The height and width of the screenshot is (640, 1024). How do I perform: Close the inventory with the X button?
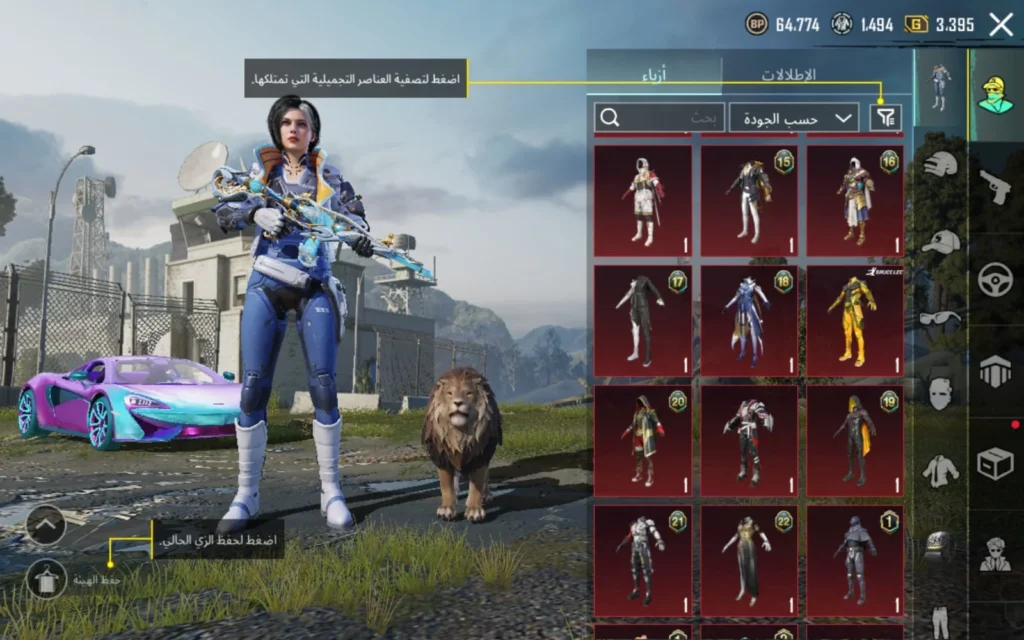click(1001, 25)
